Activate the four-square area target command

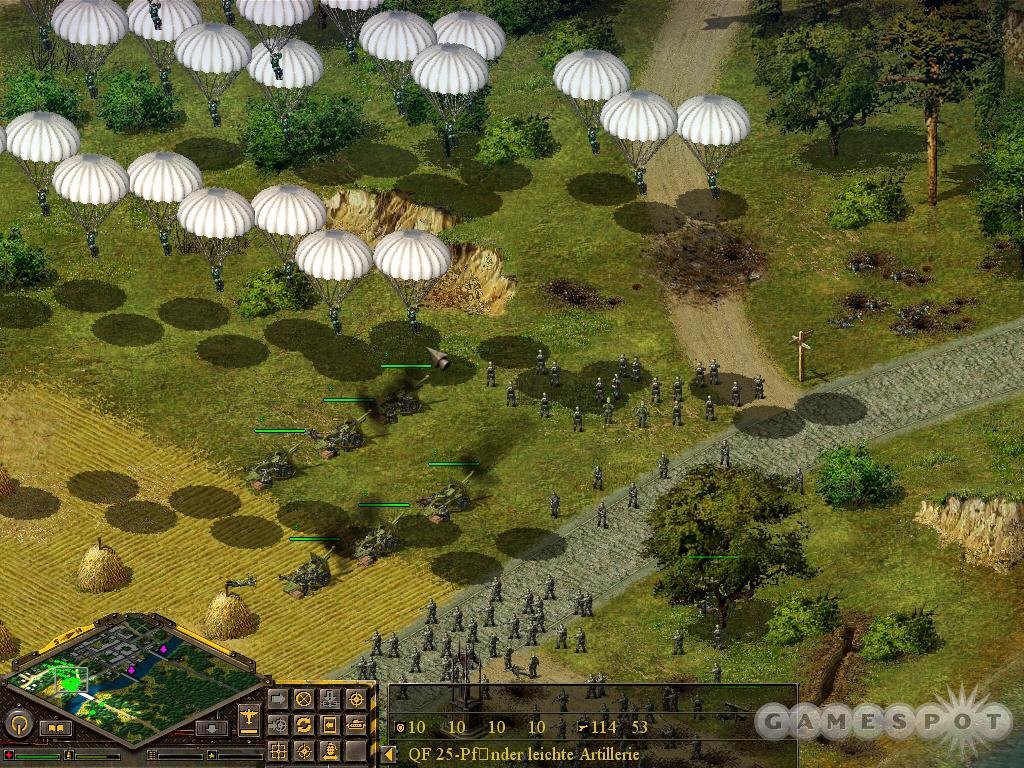(277, 750)
